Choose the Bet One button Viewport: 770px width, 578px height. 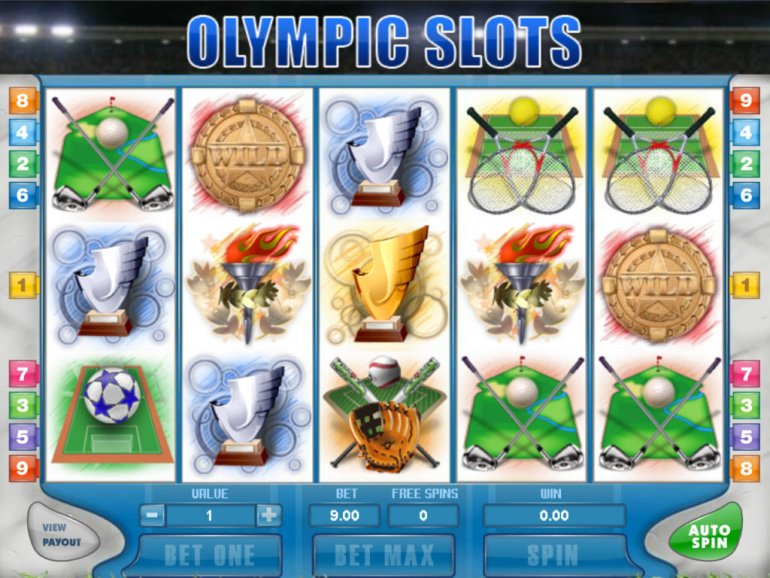pyautogui.click(x=209, y=555)
